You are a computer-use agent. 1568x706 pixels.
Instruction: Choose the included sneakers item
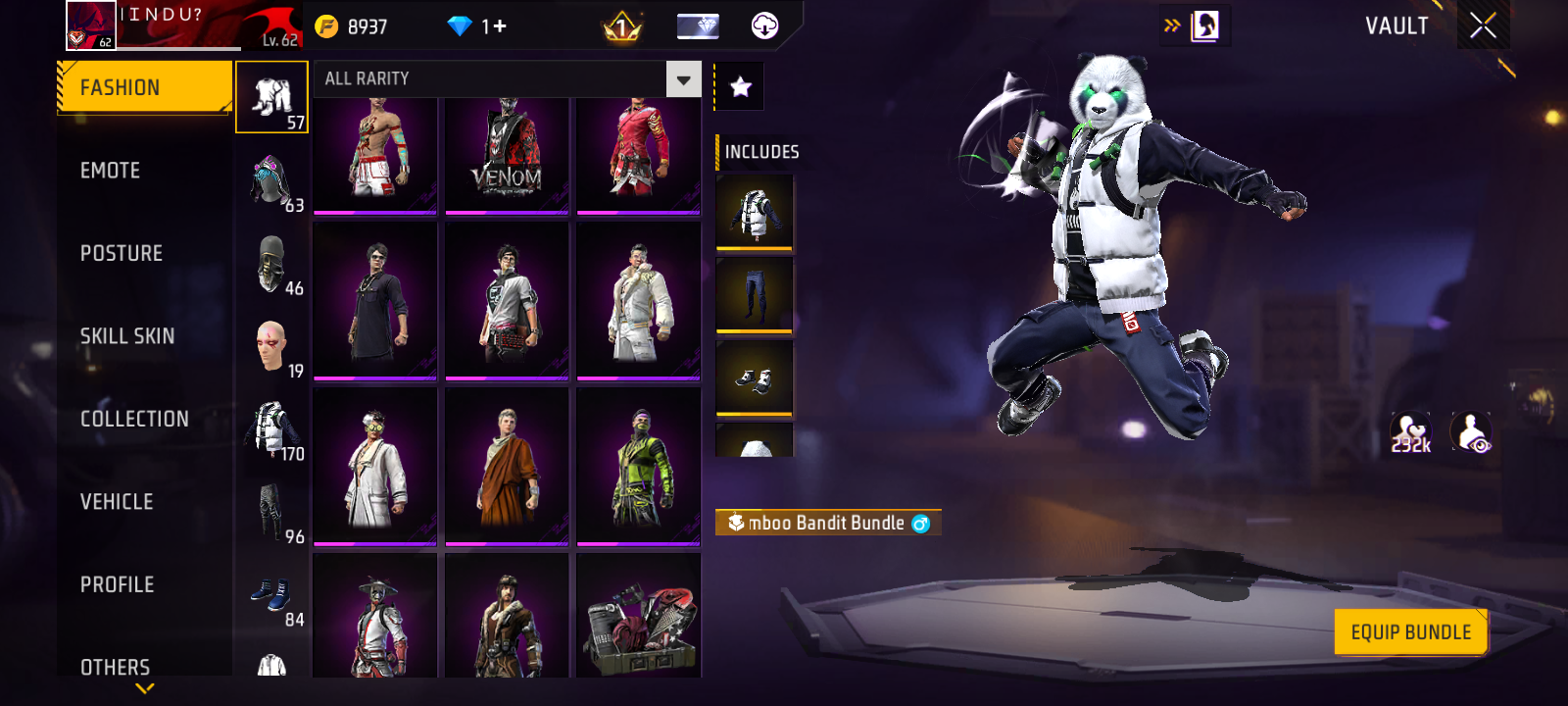(x=754, y=378)
